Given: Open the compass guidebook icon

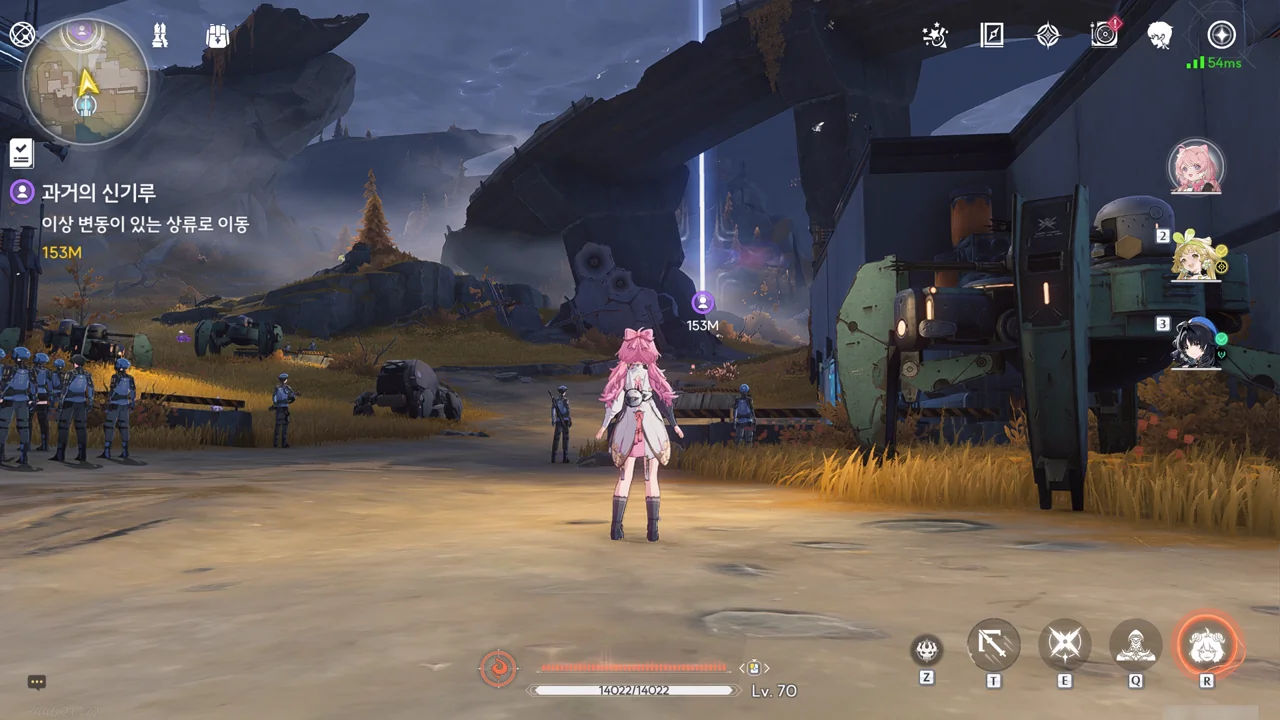Looking at the screenshot, I should (x=991, y=36).
